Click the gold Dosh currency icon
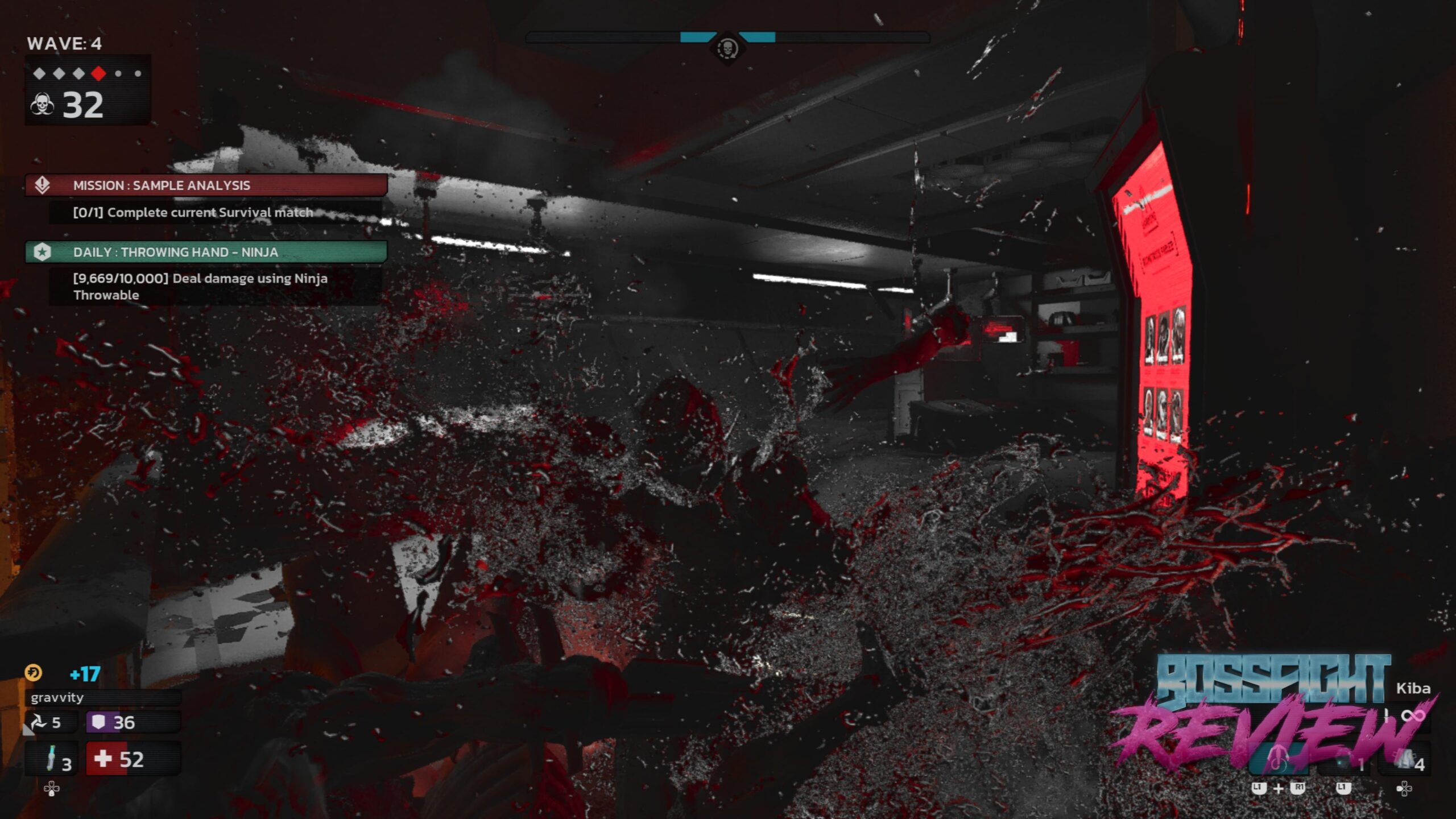This screenshot has width=1456, height=819. pyautogui.click(x=34, y=673)
